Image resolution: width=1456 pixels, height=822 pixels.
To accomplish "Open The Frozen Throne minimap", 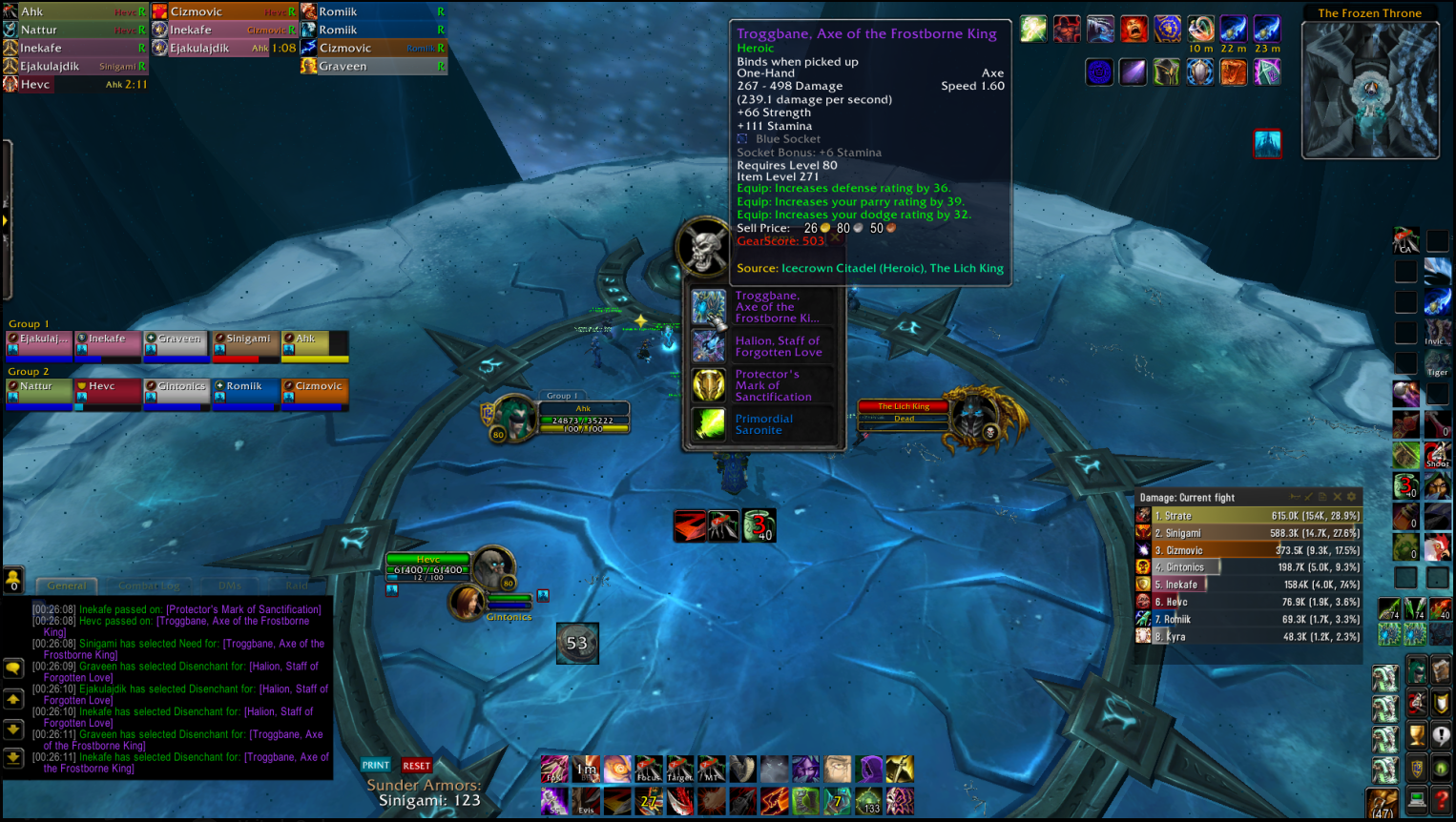I will pos(1370,90).
